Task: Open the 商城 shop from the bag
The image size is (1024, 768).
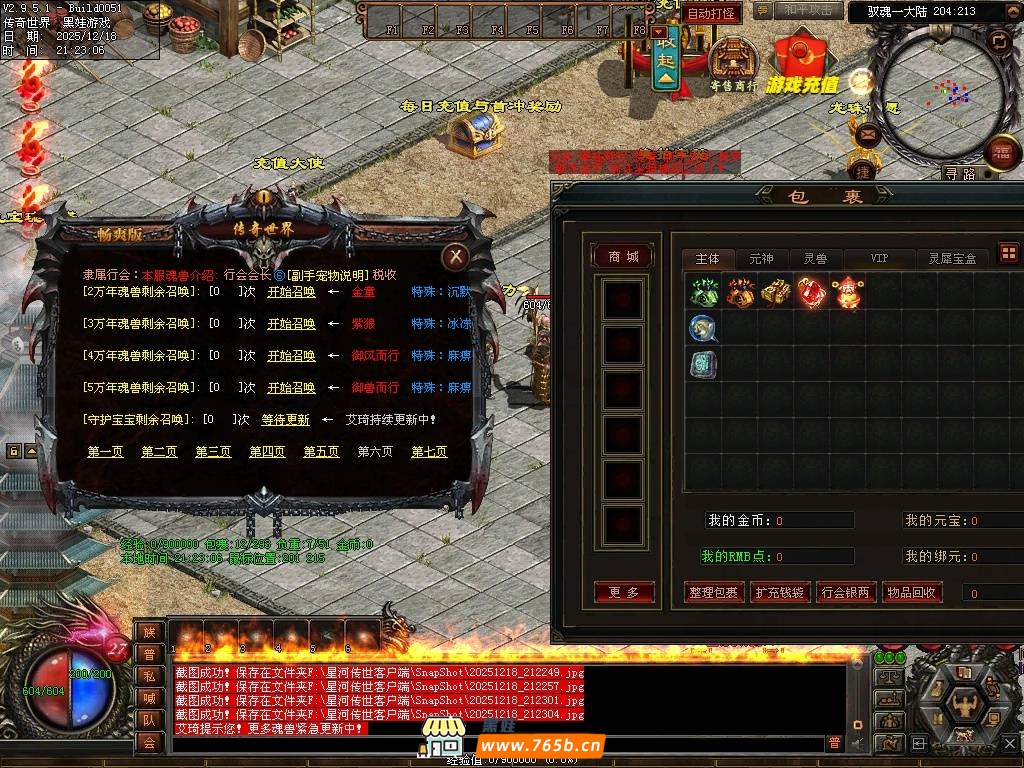Action: pos(623,257)
